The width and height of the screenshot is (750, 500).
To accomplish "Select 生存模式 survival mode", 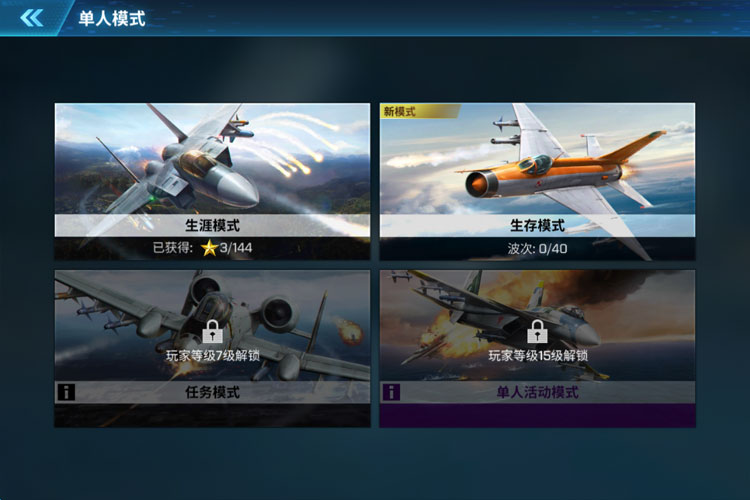I will (537, 180).
